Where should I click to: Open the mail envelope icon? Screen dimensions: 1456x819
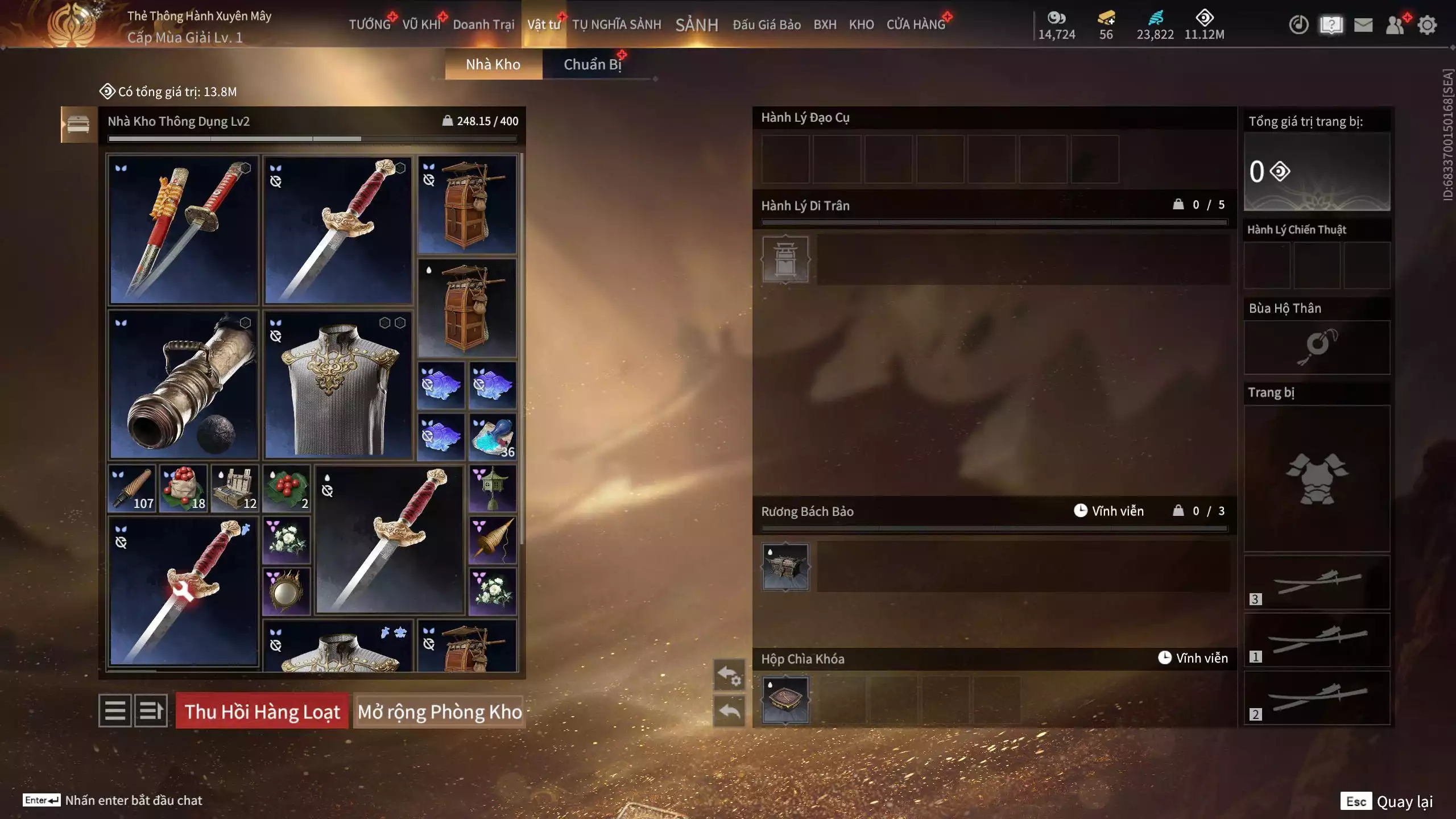click(x=1363, y=25)
